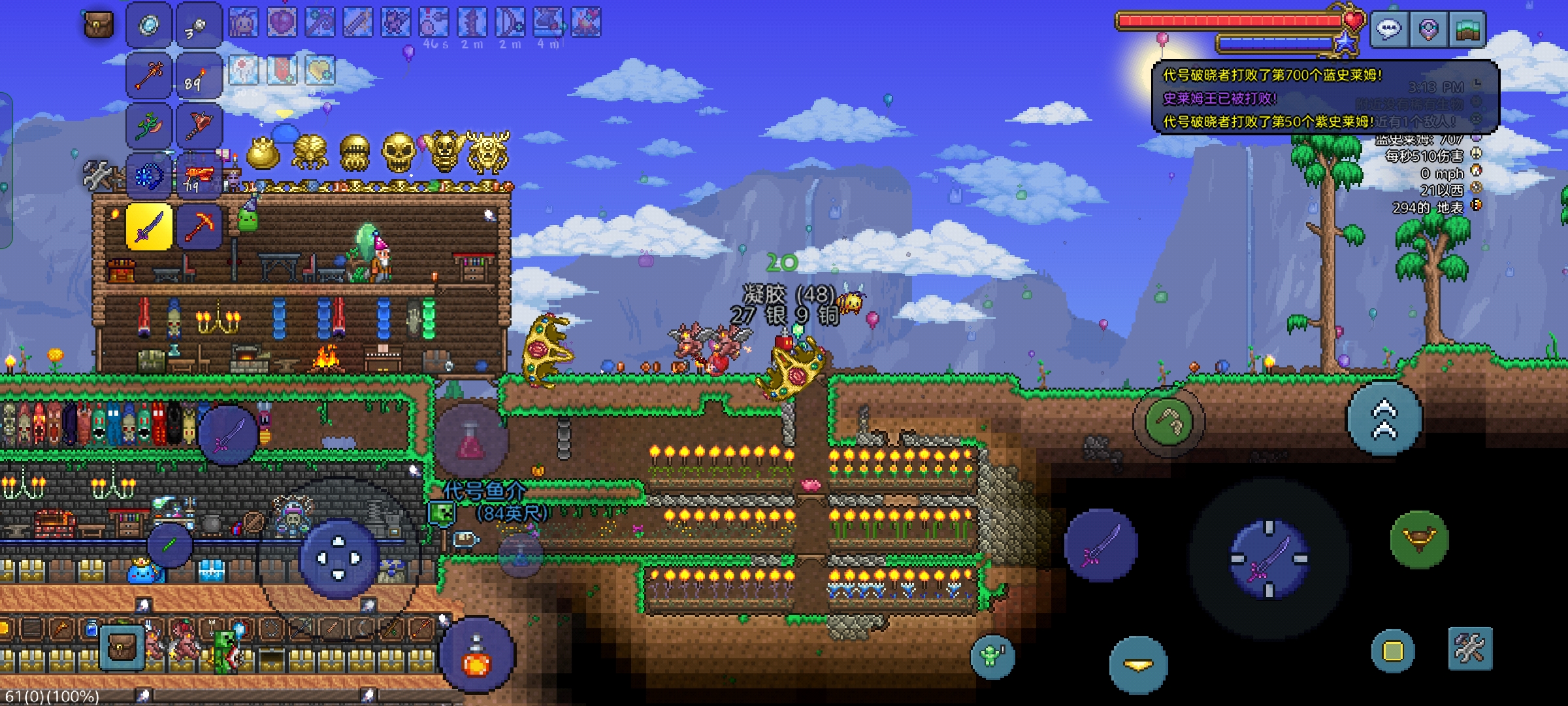Open the crossed tools settings button

tap(1470, 648)
